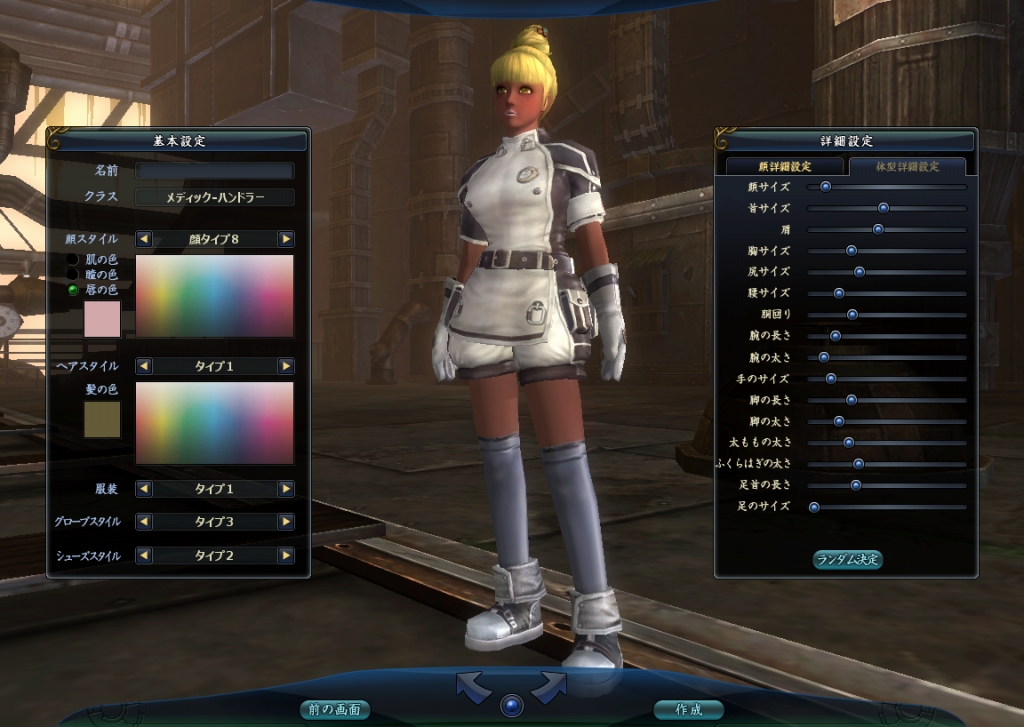Pick a color from the 髪の色 hair palette

pos(215,422)
